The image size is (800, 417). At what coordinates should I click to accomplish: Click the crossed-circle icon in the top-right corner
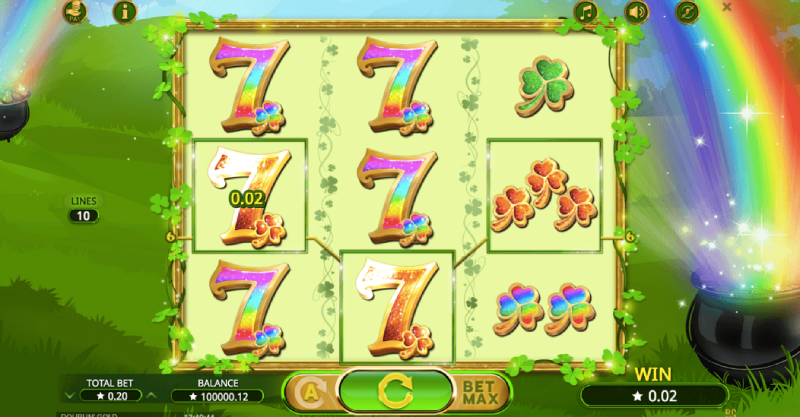click(687, 12)
